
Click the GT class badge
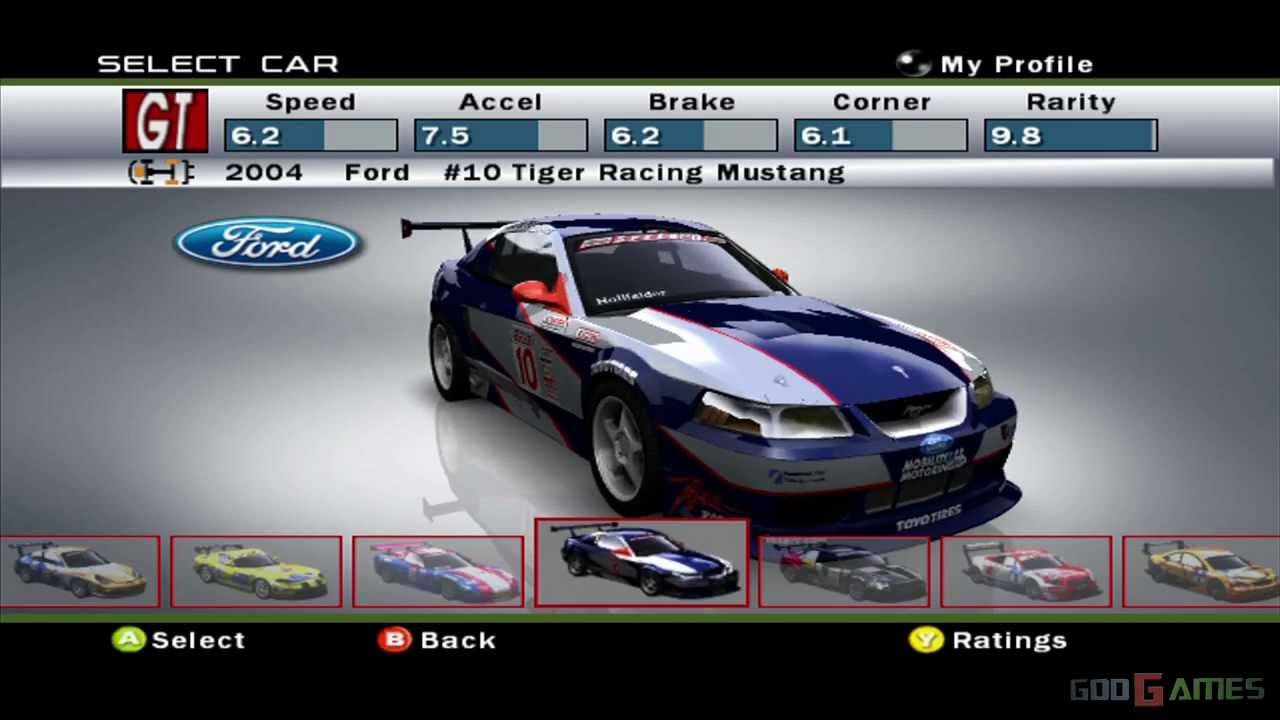point(165,121)
